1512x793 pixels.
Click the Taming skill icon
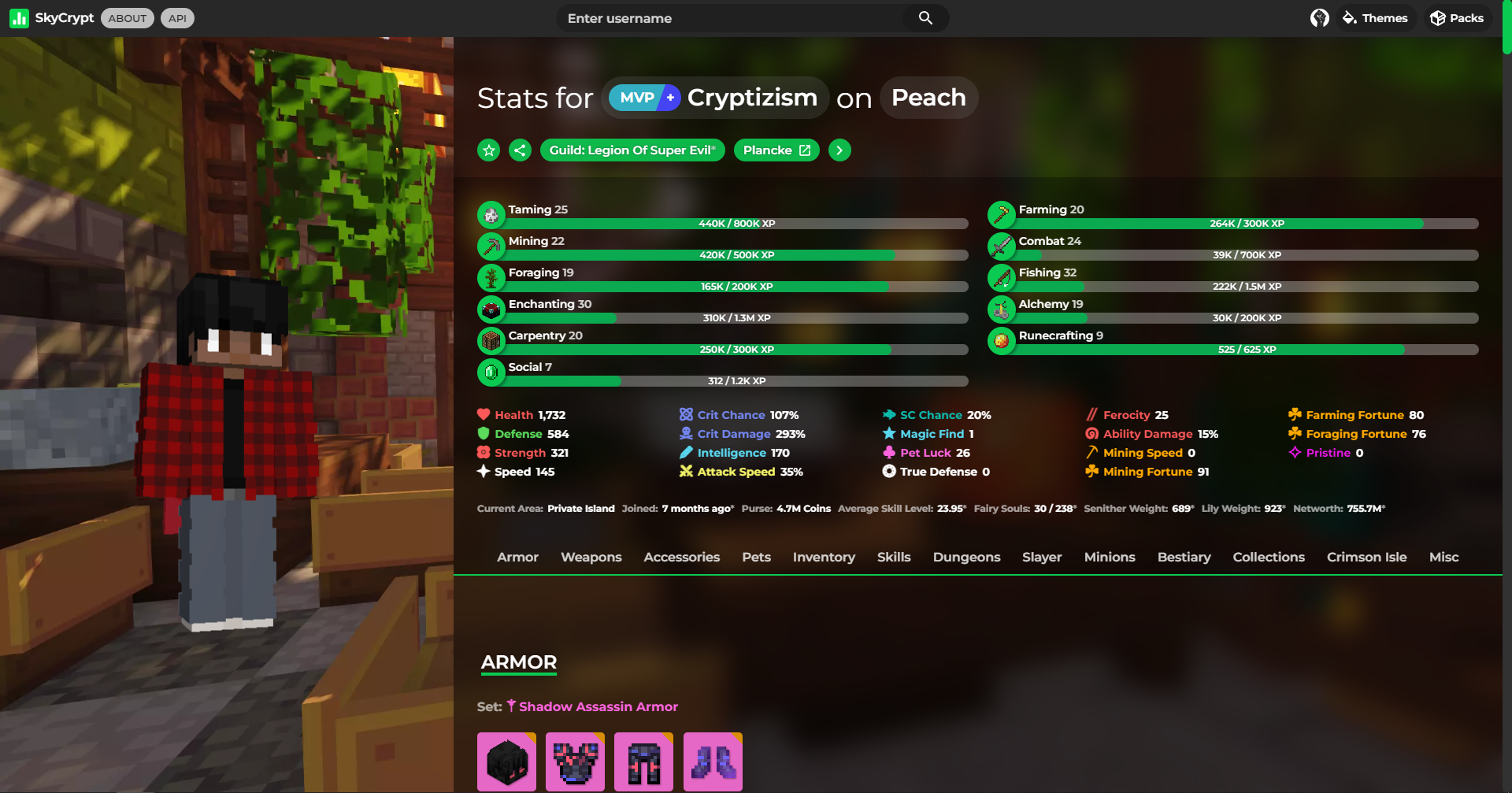[x=491, y=214]
